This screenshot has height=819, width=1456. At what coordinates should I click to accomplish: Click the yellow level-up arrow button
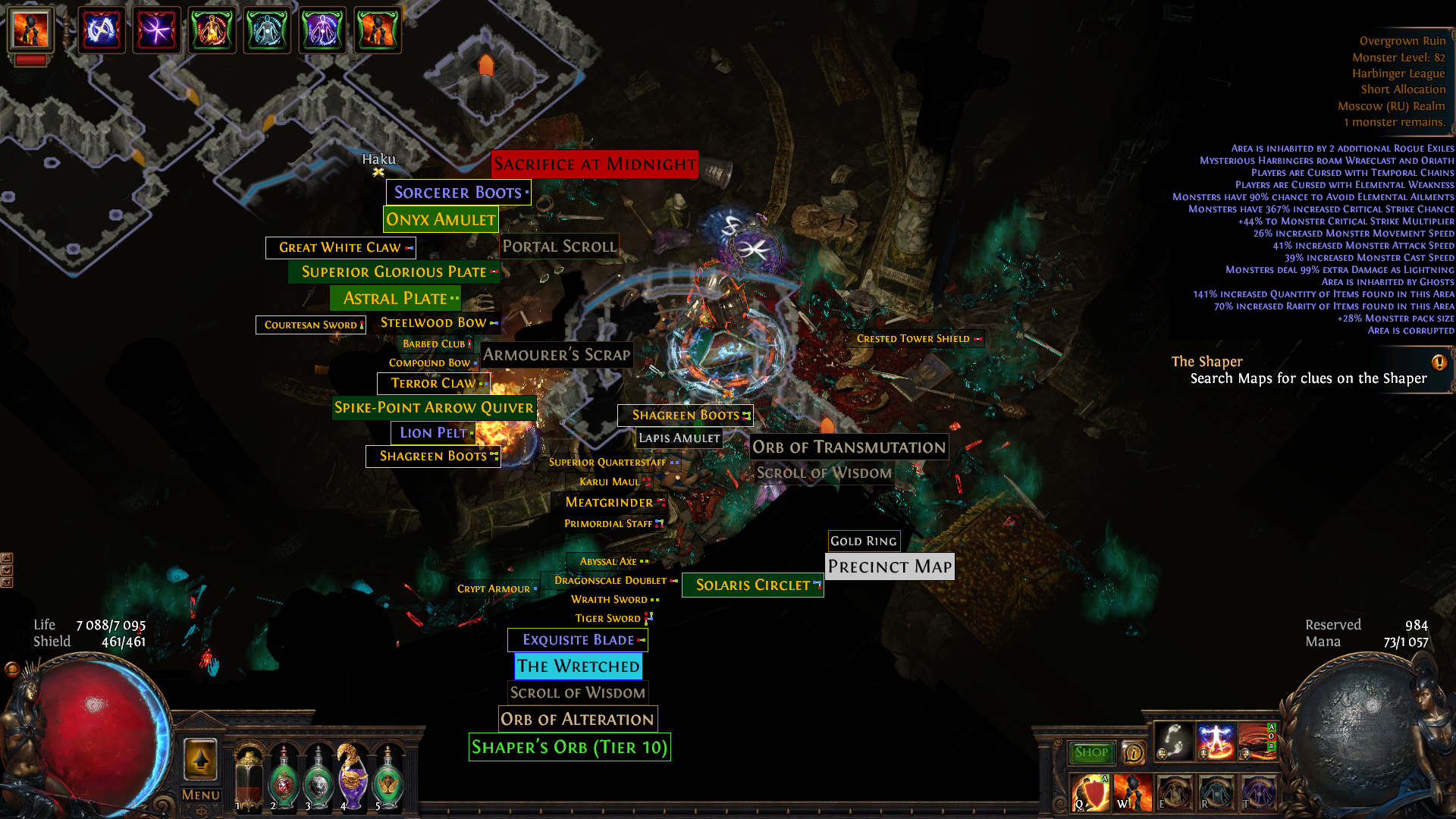(x=201, y=758)
